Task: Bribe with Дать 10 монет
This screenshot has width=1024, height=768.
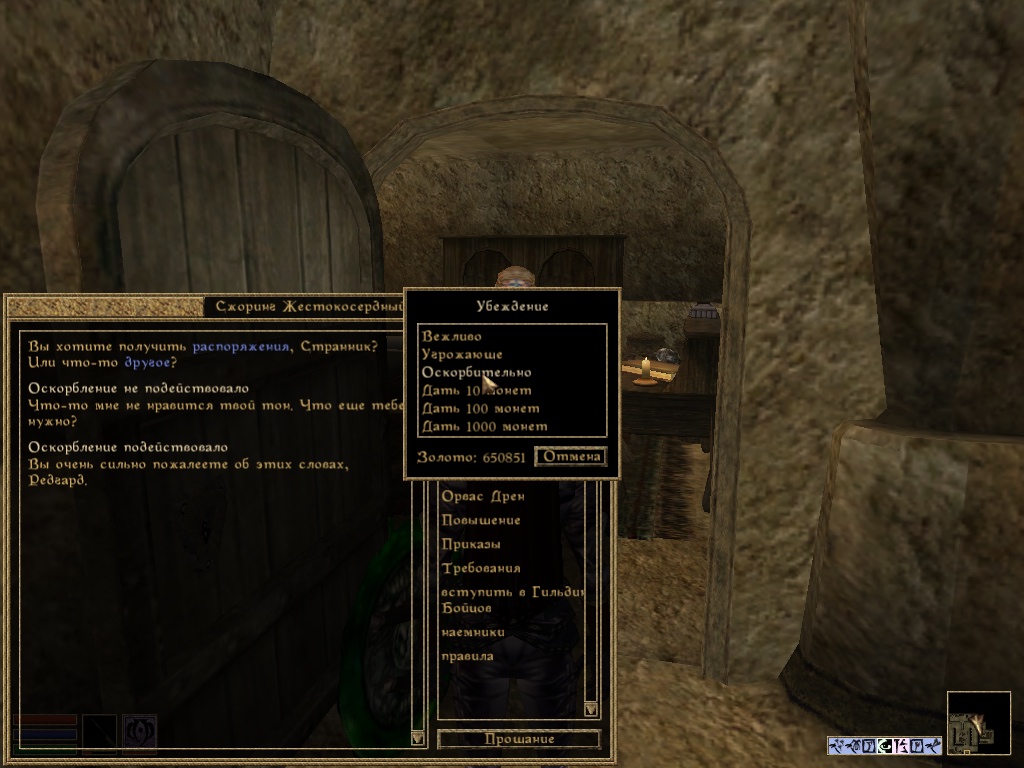Action: tap(476, 391)
